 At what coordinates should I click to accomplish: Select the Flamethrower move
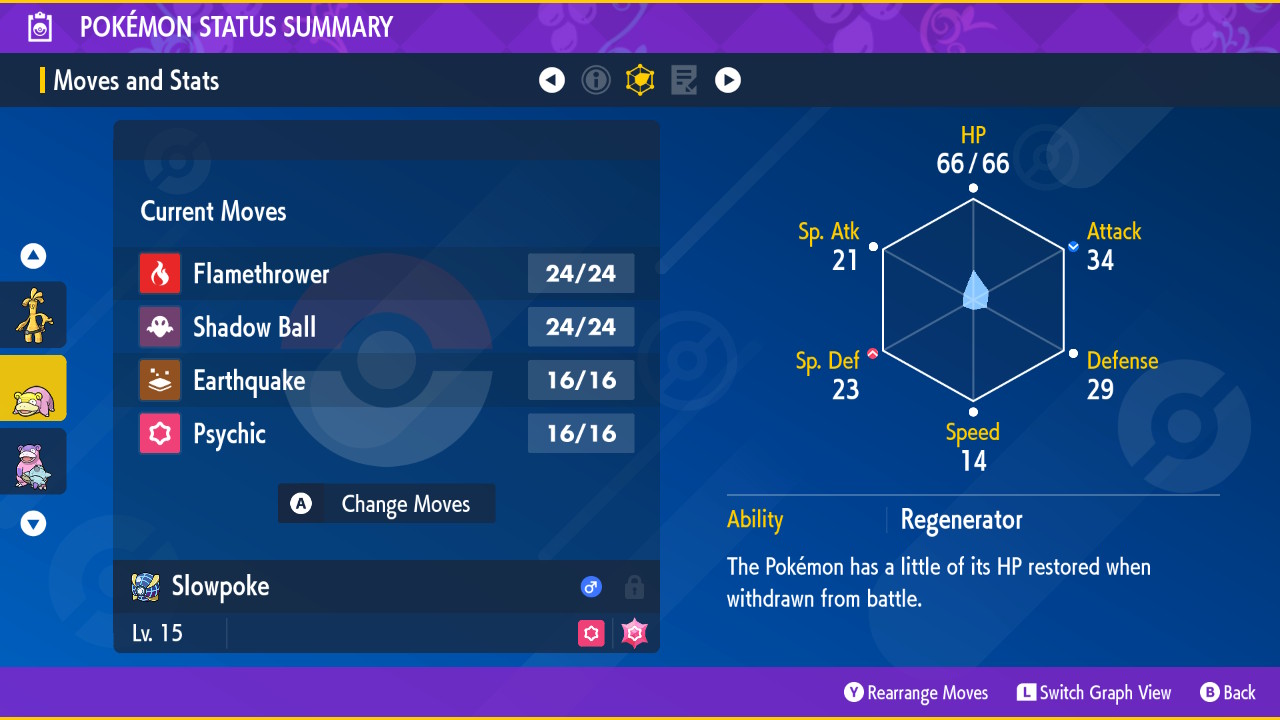pyautogui.click(x=386, y=273)
